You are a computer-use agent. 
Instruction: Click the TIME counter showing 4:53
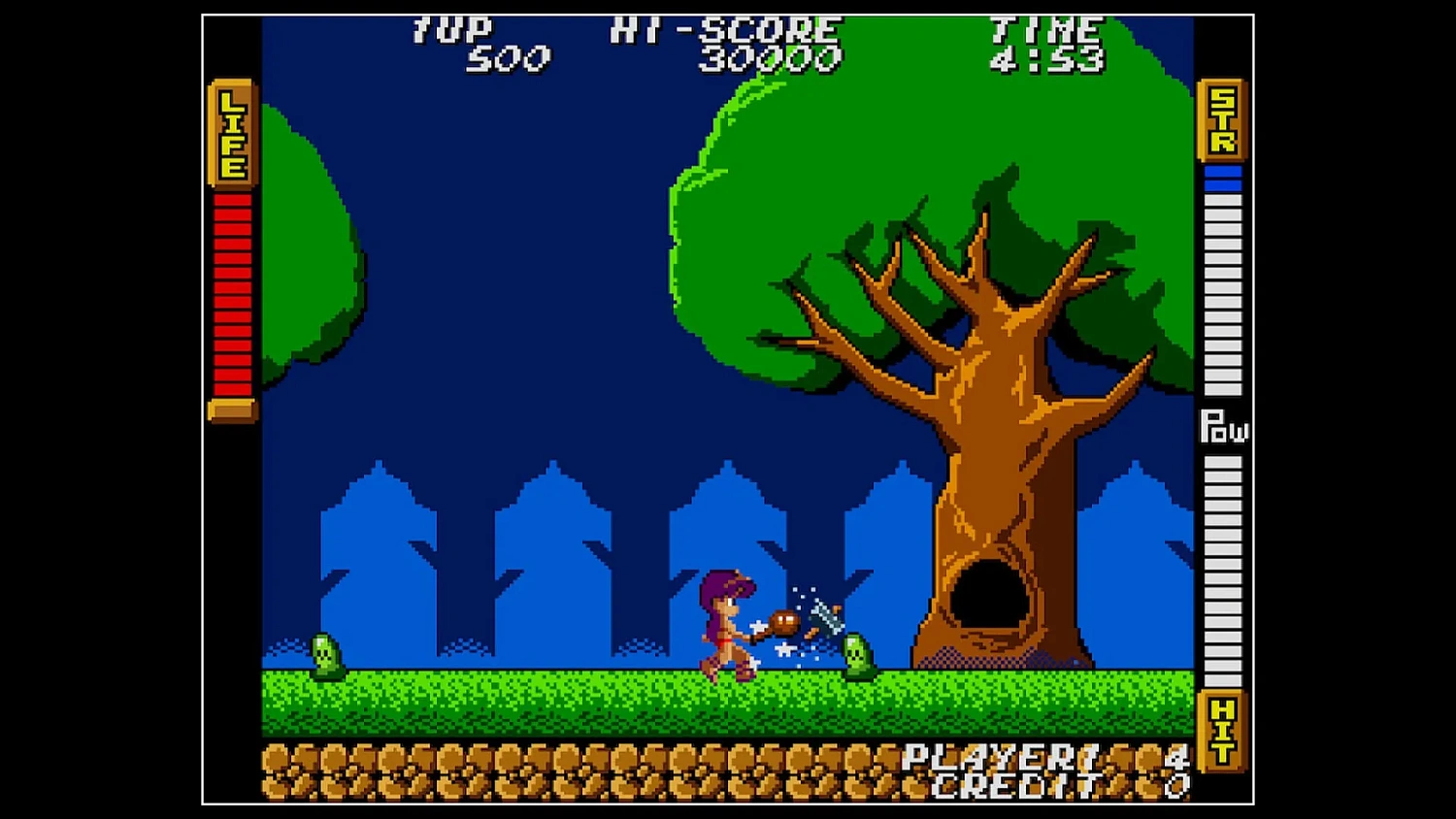tap(1044, 58)
